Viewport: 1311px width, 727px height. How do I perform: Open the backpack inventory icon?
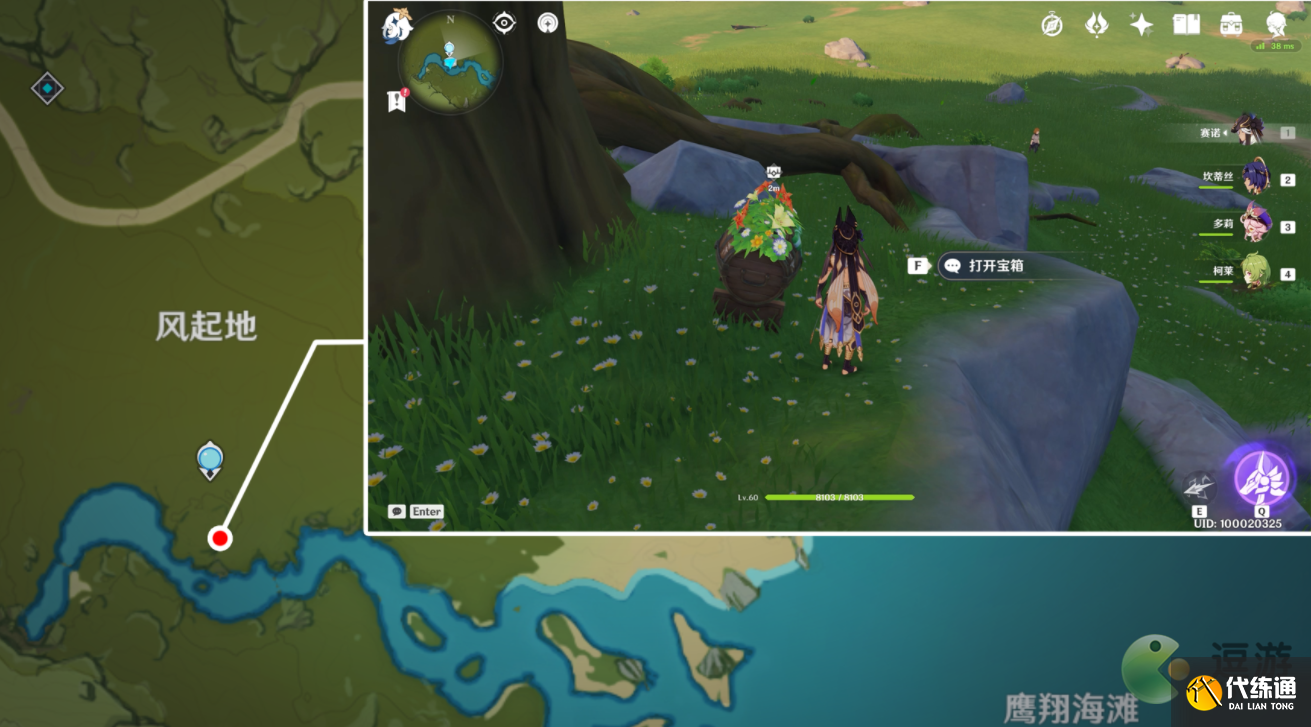[x=1231, y=25]
